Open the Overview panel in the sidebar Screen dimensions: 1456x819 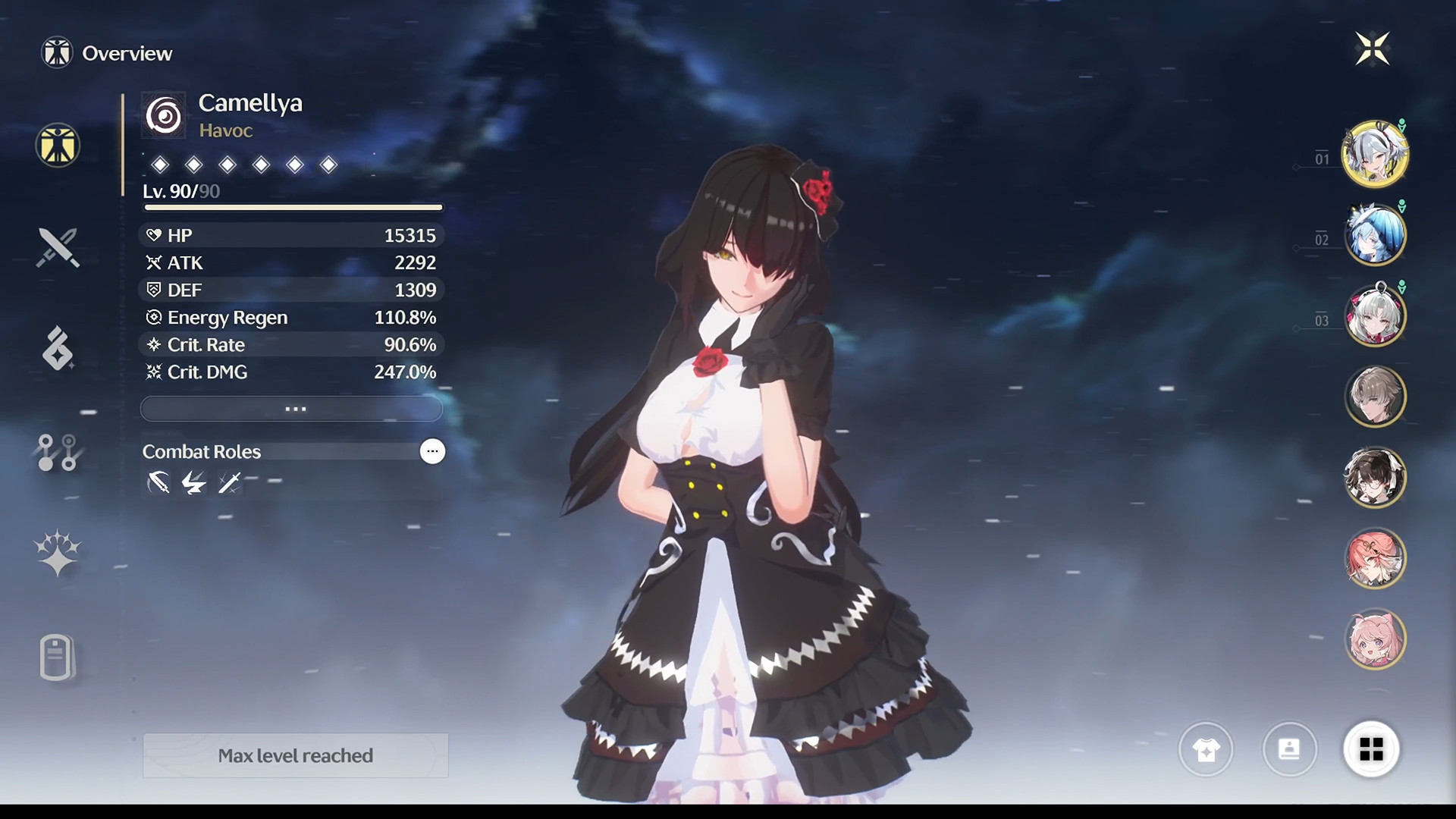coord(57,145)
